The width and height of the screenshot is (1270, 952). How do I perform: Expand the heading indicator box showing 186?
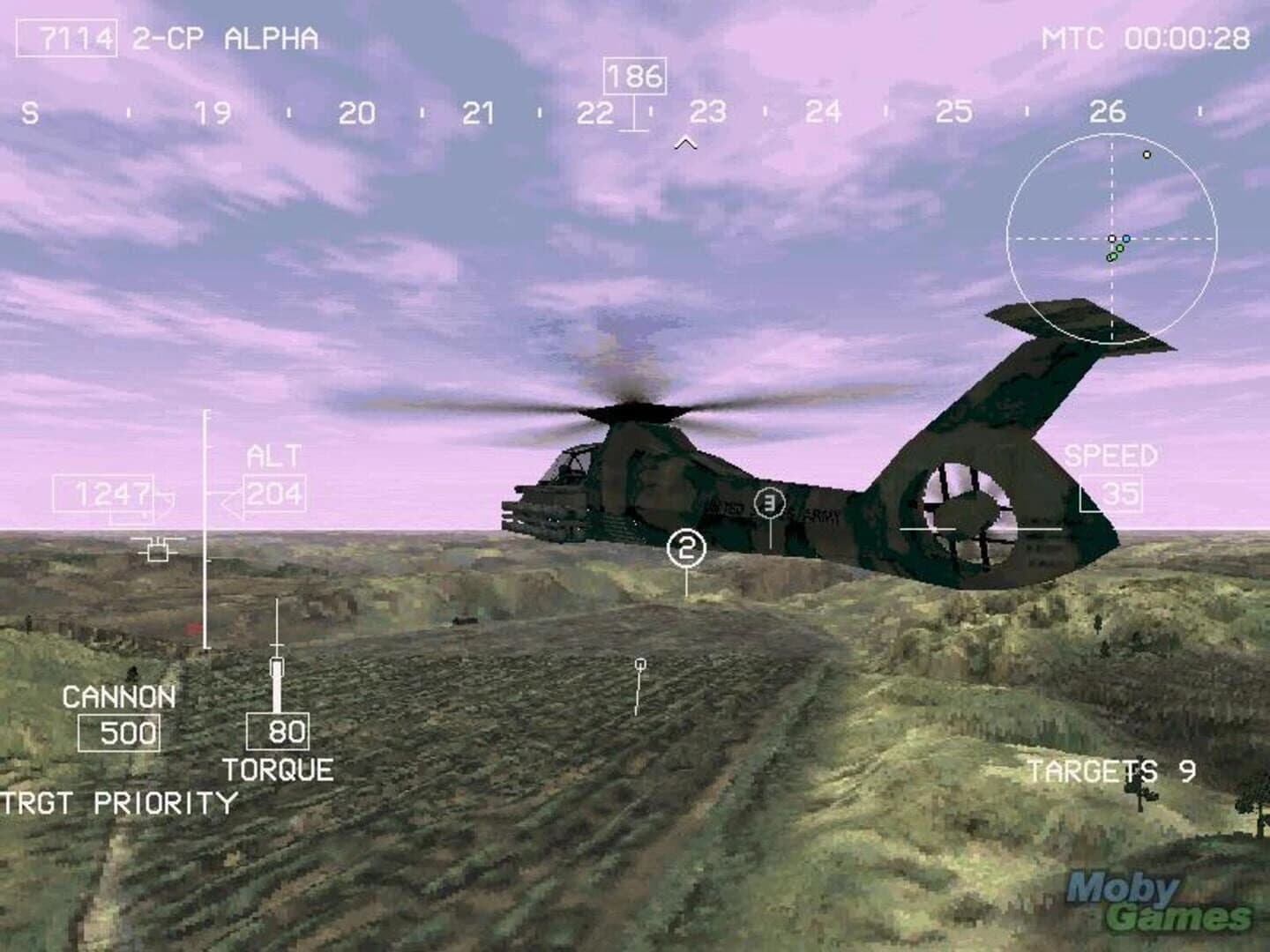634,76
